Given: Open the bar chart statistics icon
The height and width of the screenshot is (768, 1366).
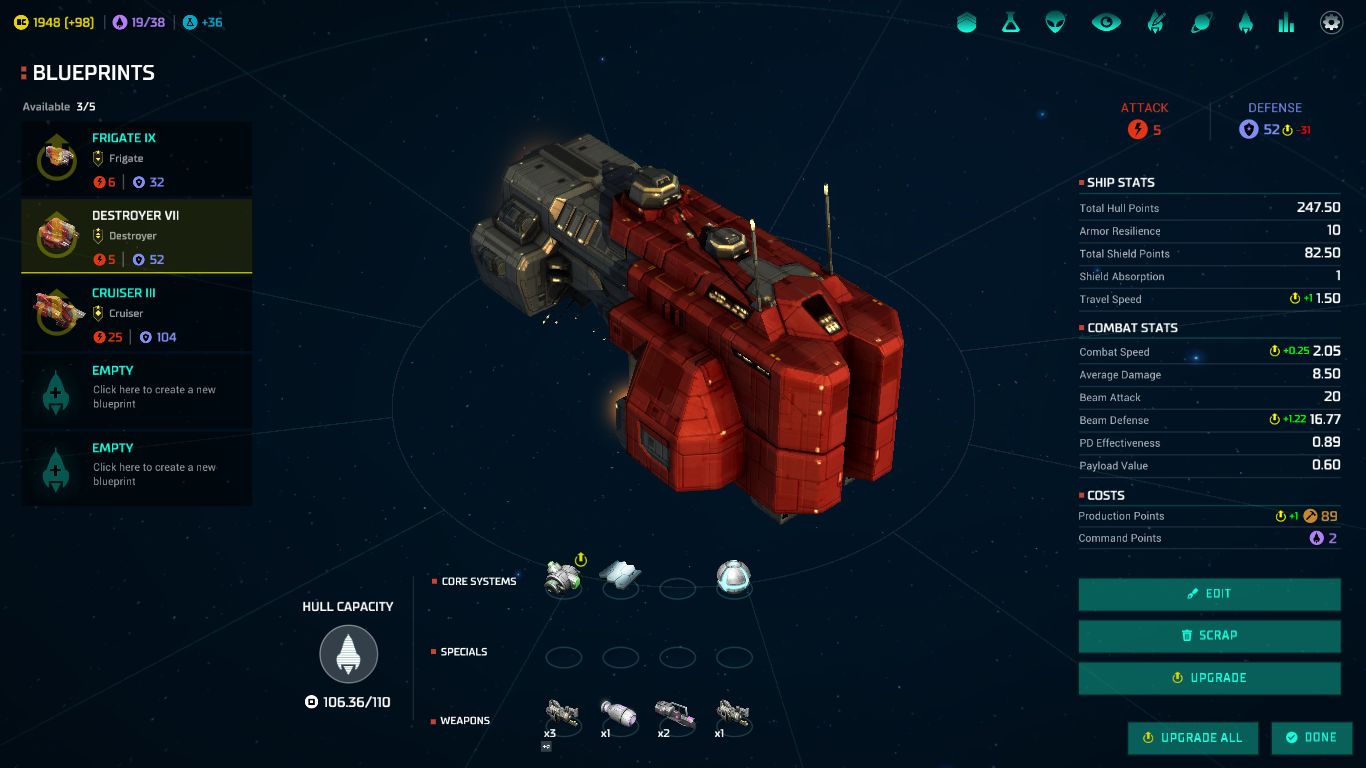Looking at the screenshot, I should point(1286,22).
